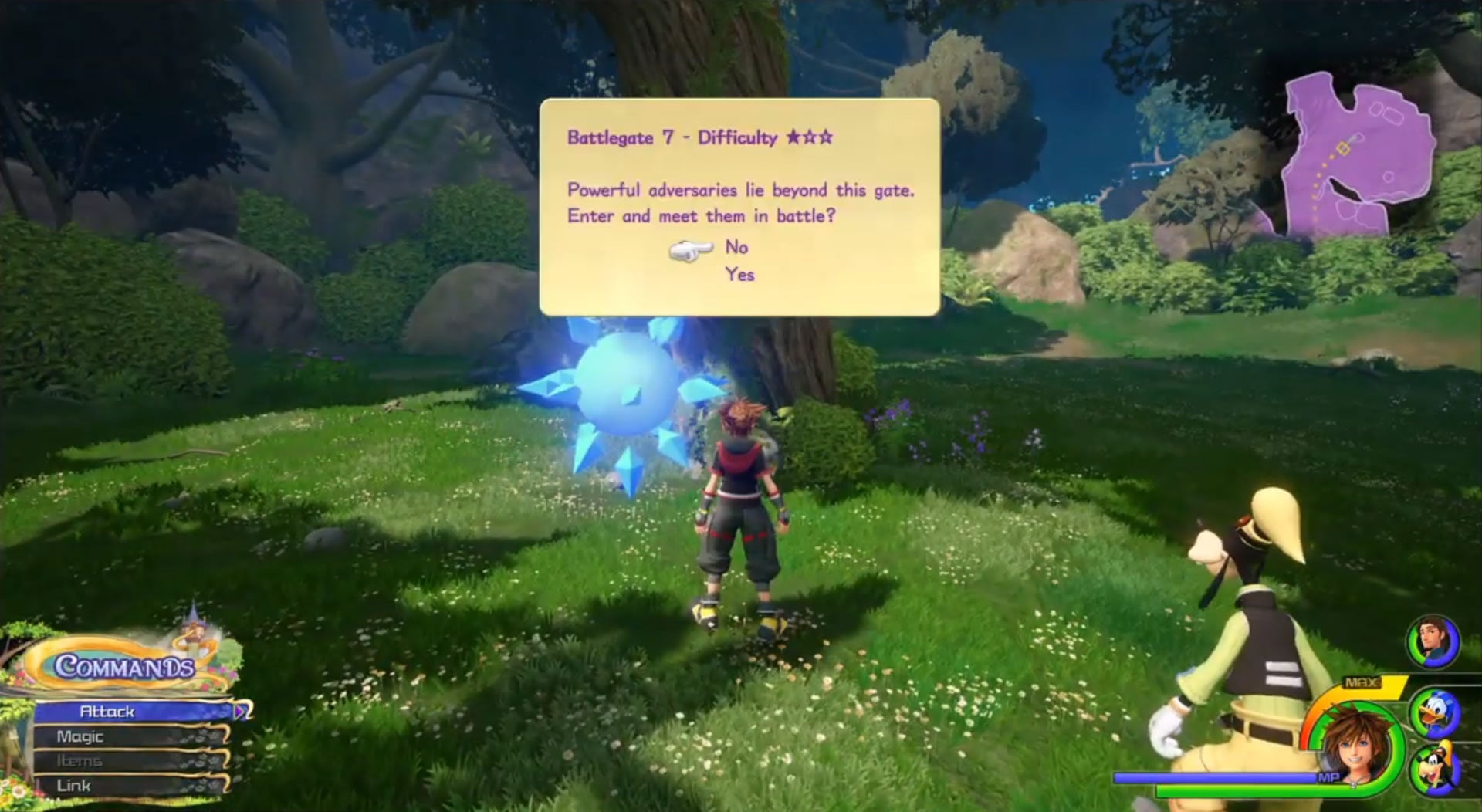The height and width of the screenshot is (812, 1482).
Task: Expand the Attack submenu arrow
Action: coord(241,712)
